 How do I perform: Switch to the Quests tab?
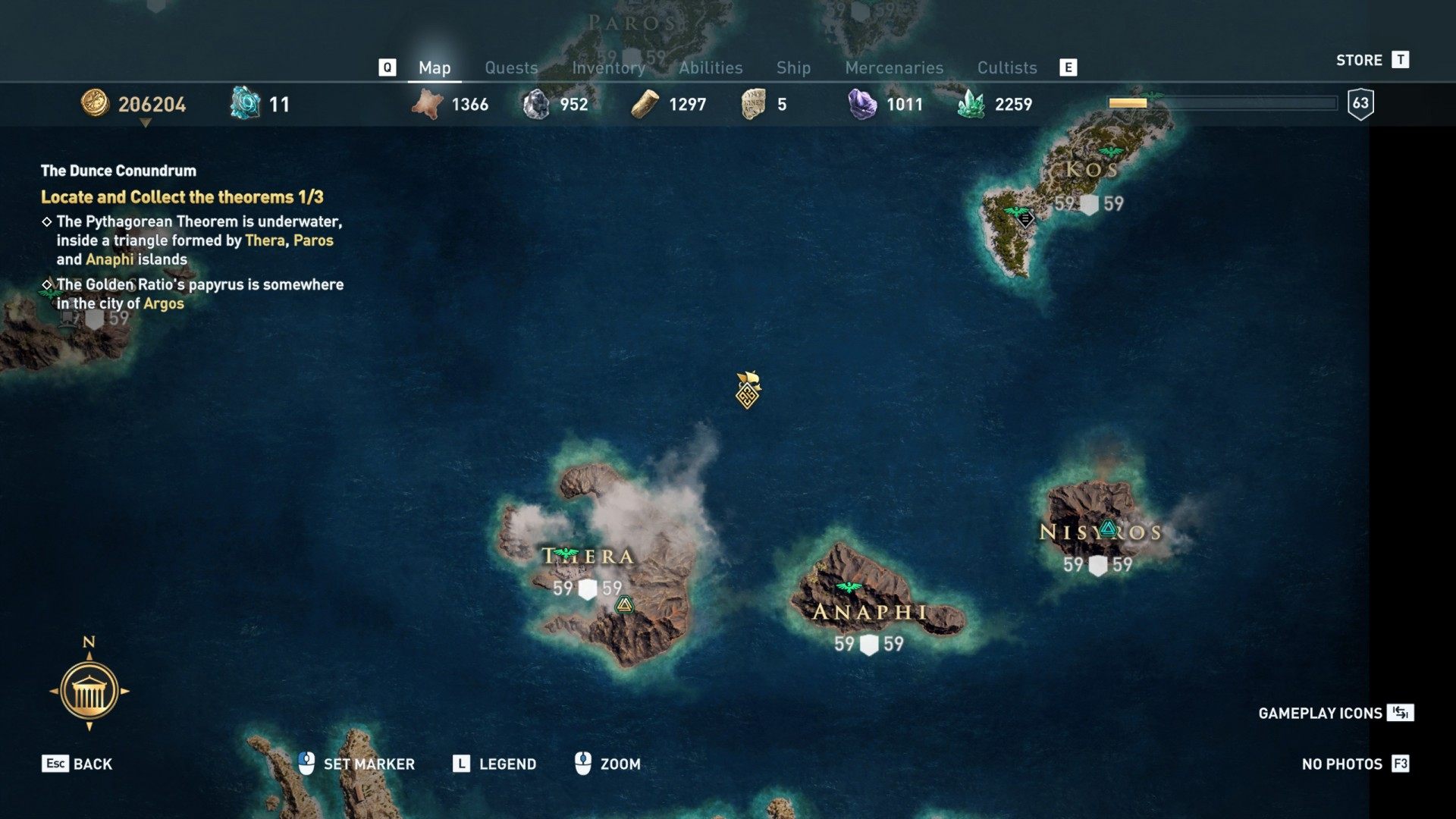click(x=511, y=67)
